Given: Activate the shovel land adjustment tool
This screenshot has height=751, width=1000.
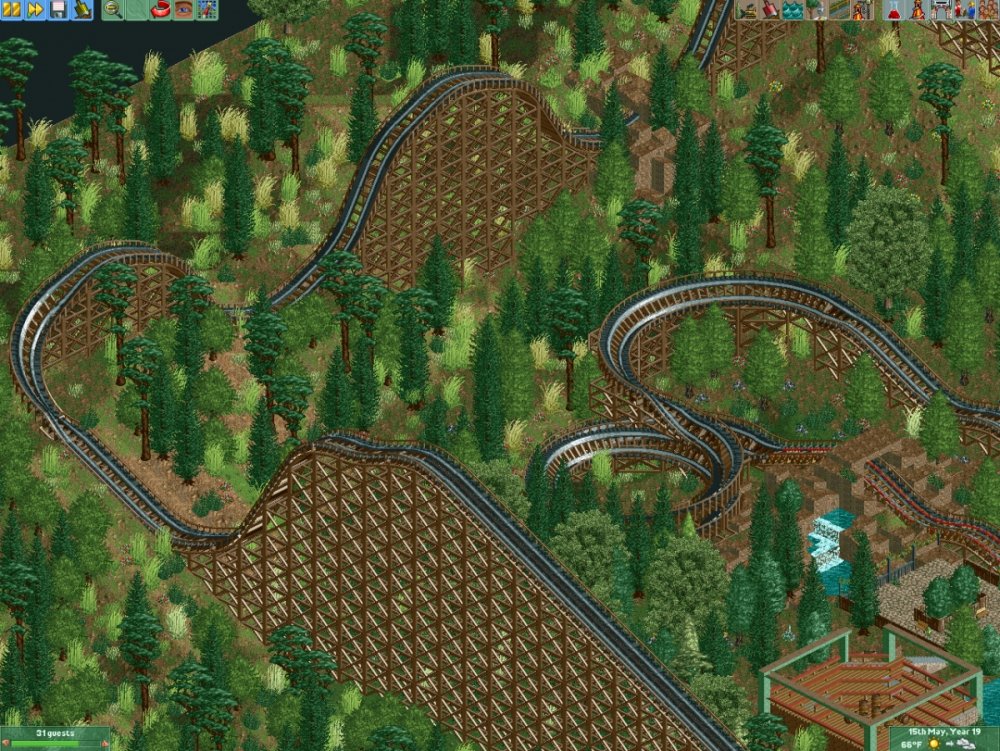Looking at the screenshot, I should (x=769, y=10).
